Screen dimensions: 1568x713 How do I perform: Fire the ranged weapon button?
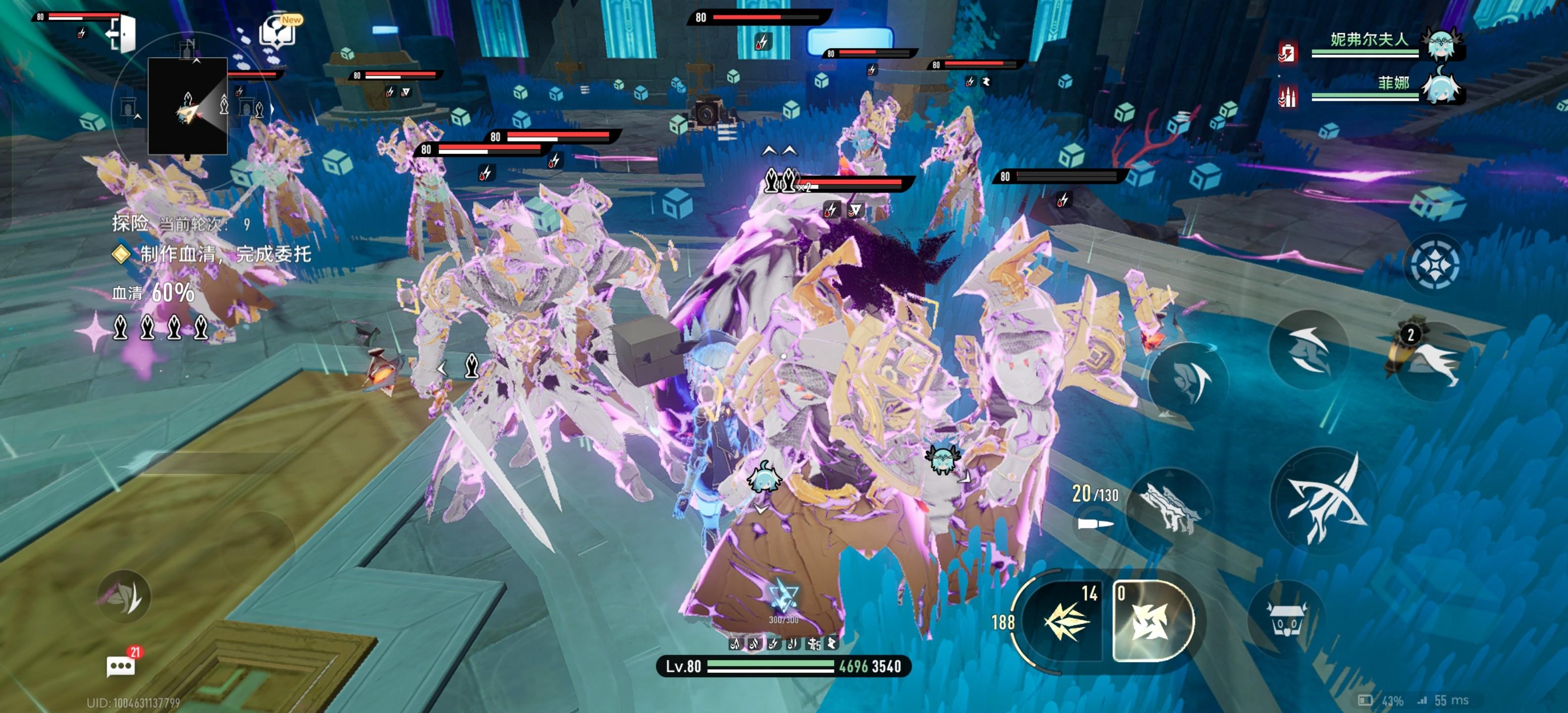1169,506
